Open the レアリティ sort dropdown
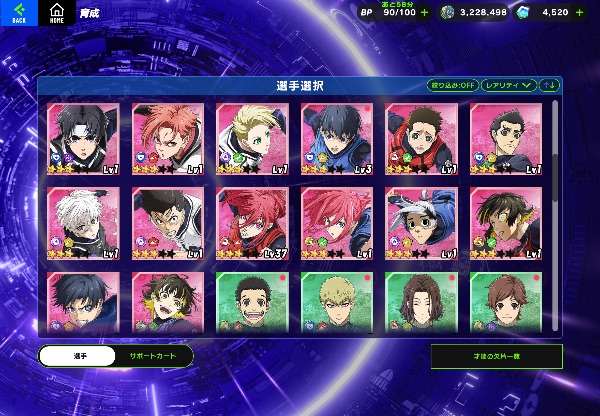 point(509,85)
